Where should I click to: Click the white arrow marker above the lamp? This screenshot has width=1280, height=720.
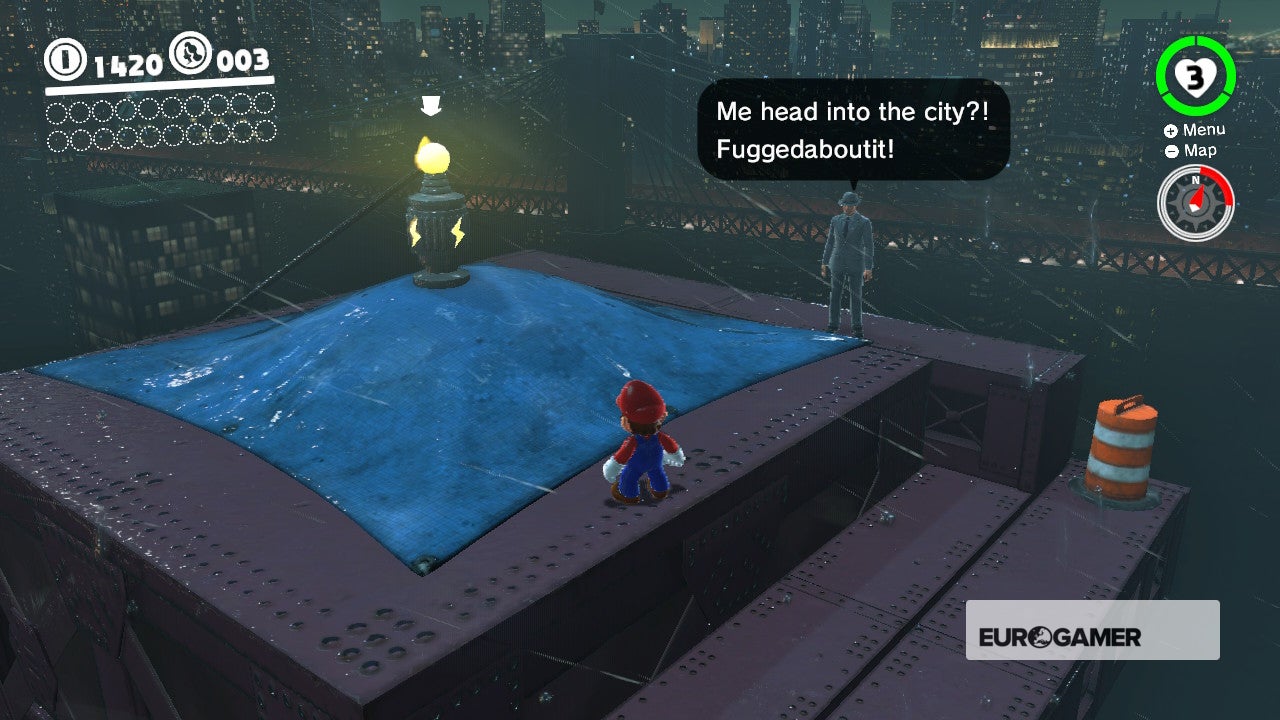coord(432,105)
